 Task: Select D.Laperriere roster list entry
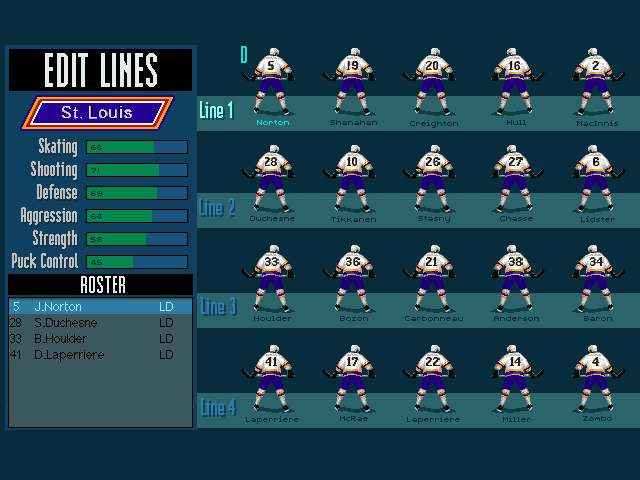click(100, 355)
